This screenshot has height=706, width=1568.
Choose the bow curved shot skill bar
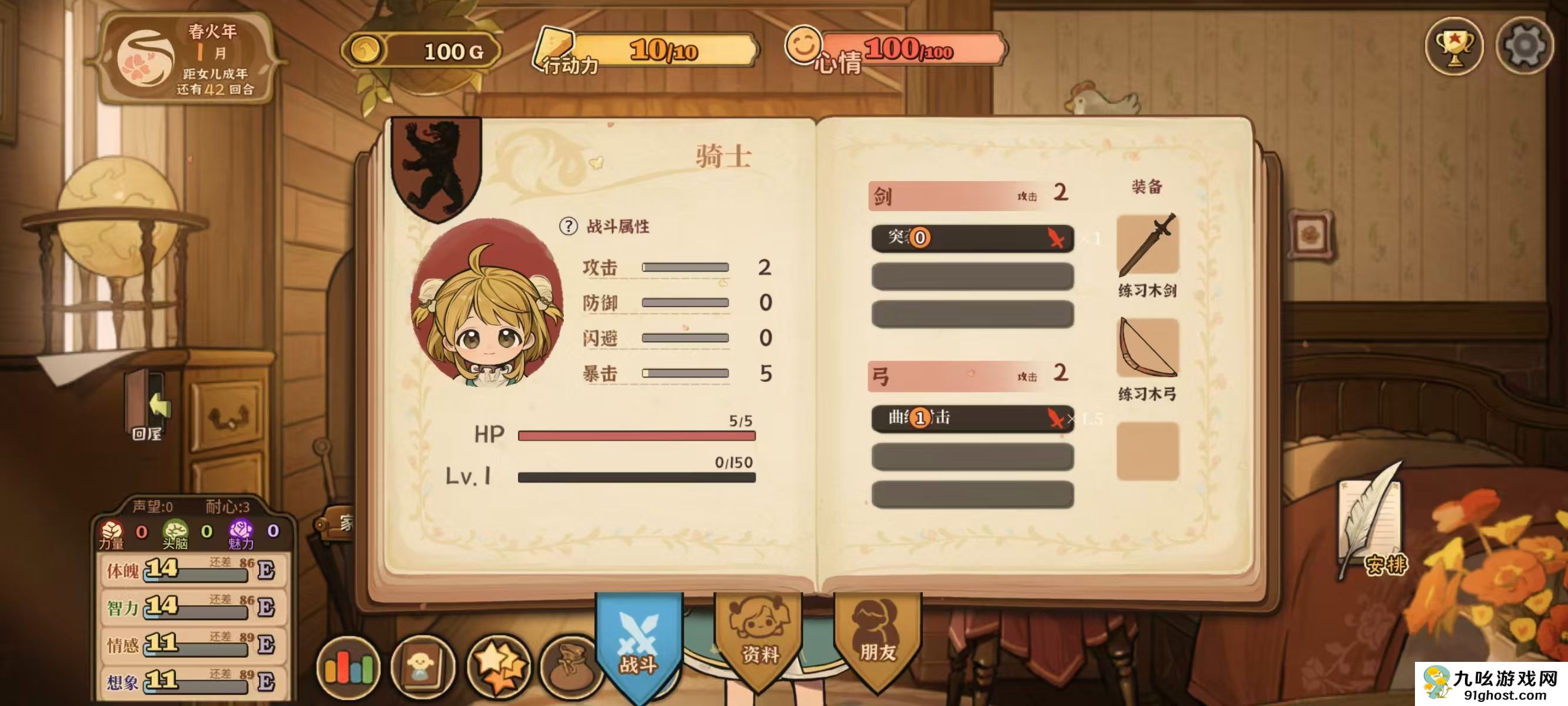[972, 418]
